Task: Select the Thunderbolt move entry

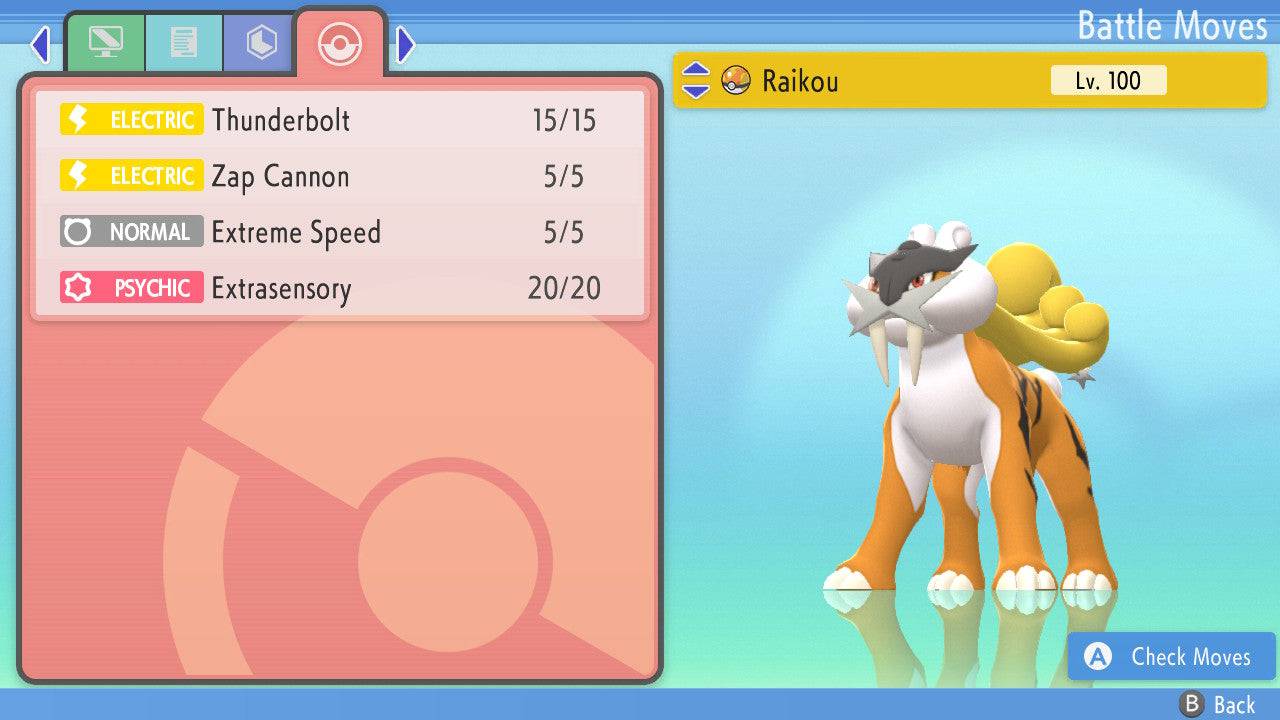Action: pos(340,119)
